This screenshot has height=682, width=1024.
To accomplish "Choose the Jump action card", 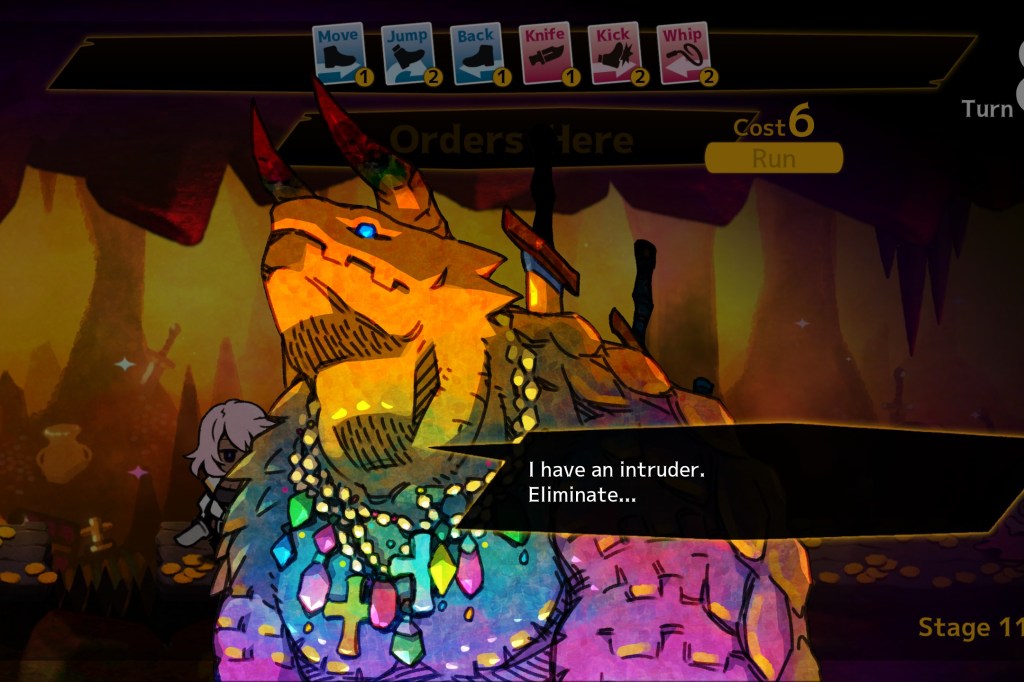I will pos(407,53).
